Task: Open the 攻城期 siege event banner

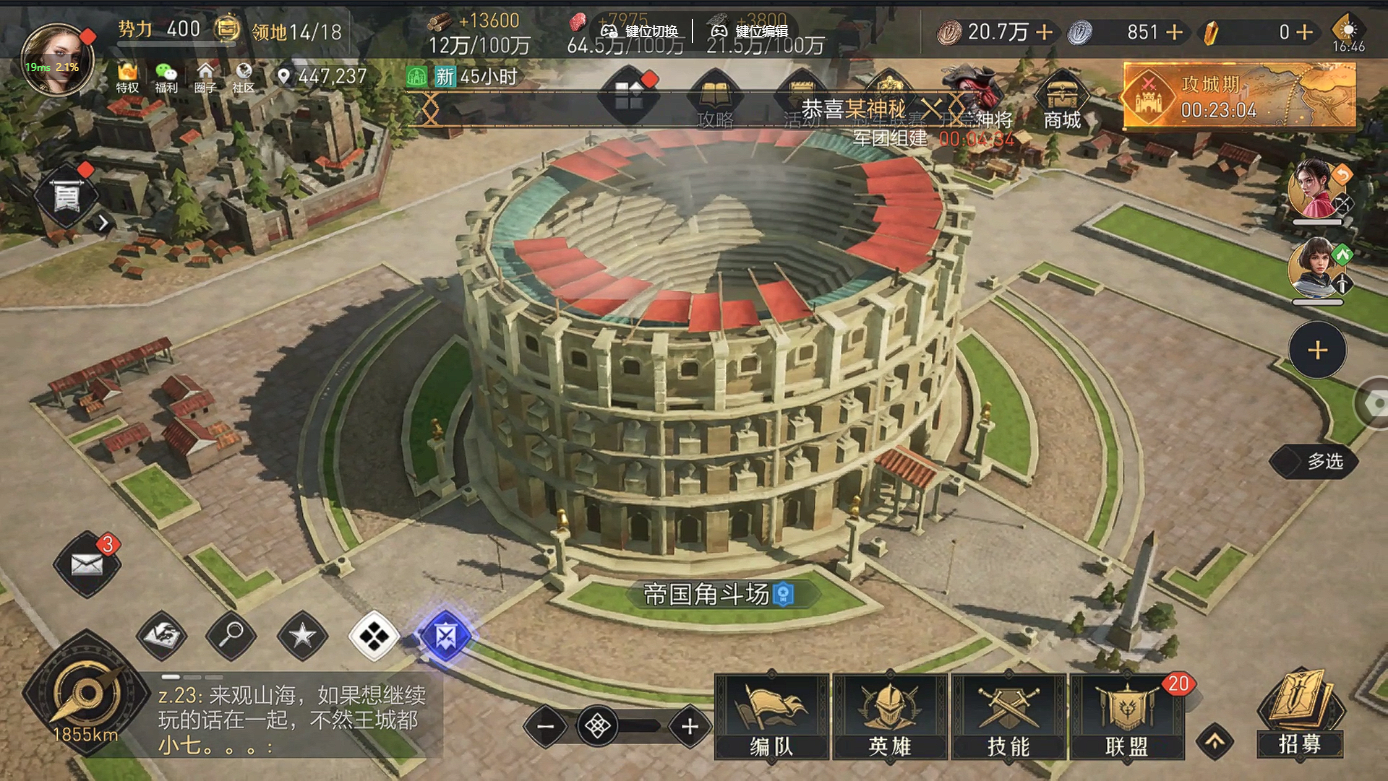Action: pyautogui.click(x=1239, y=96)
